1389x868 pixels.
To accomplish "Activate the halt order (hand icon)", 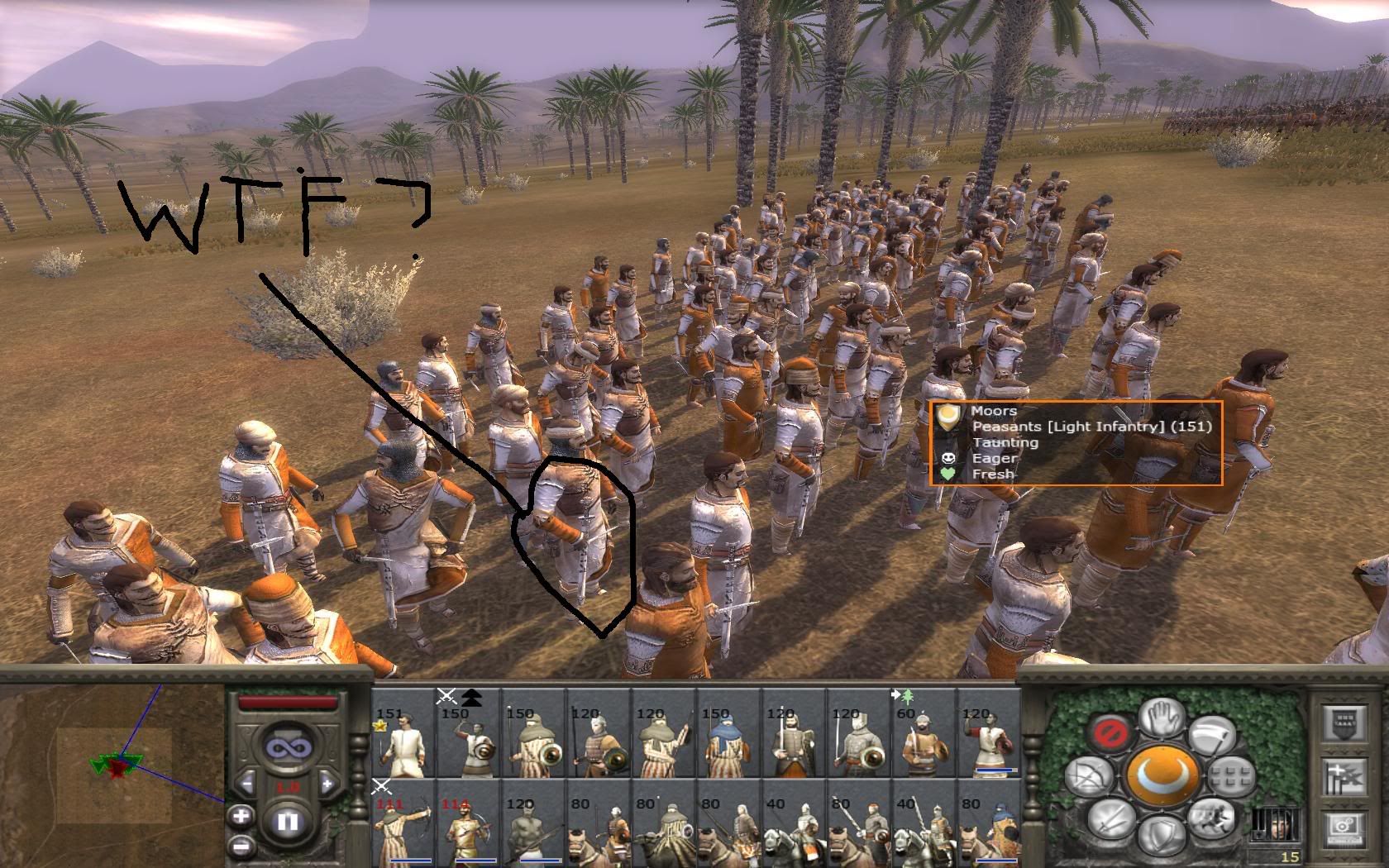I will (1162, 718).
